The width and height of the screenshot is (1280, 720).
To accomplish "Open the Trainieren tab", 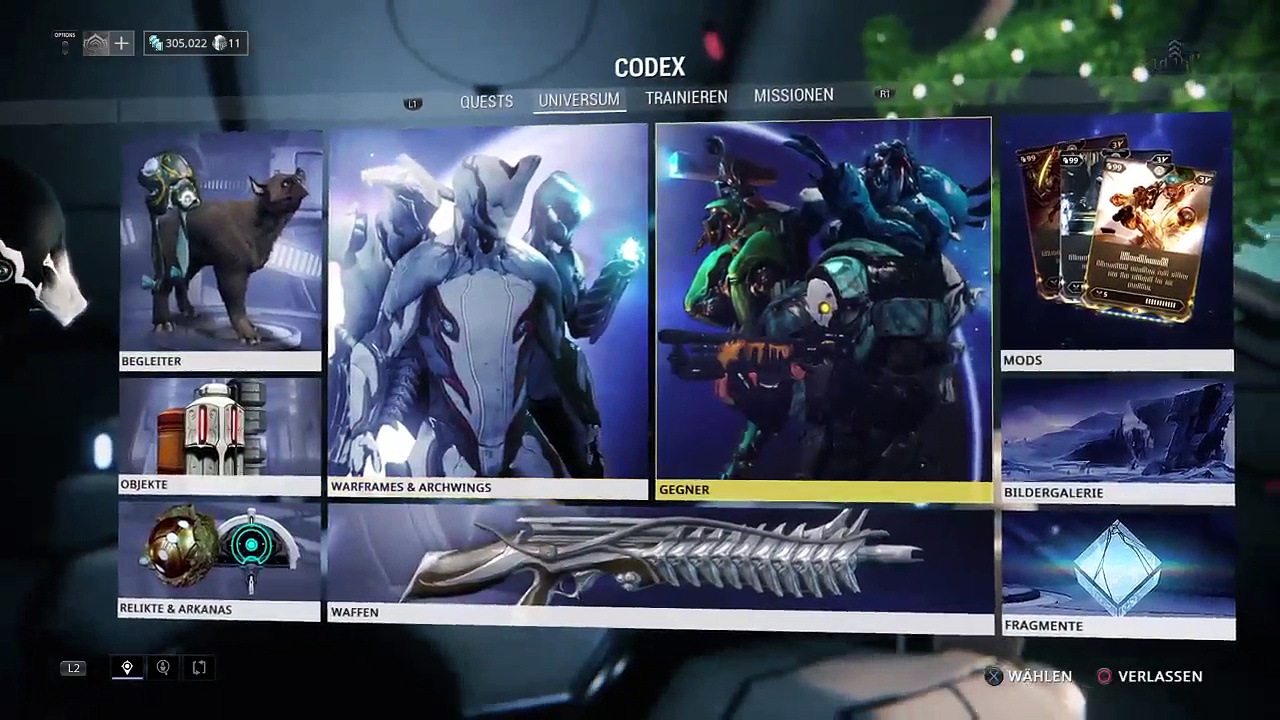I will 686,97.
